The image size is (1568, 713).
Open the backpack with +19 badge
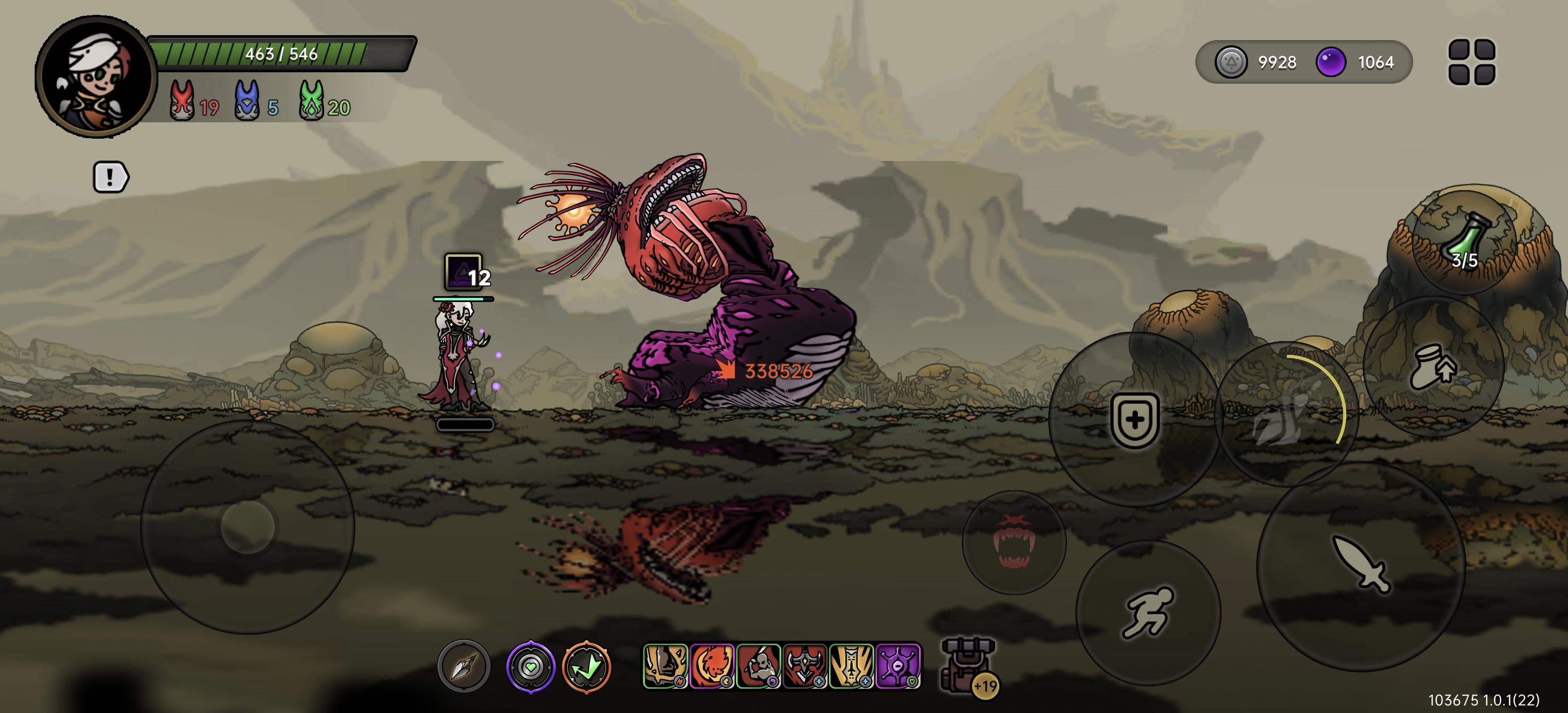pyautogui.click(x=969, y=666)
